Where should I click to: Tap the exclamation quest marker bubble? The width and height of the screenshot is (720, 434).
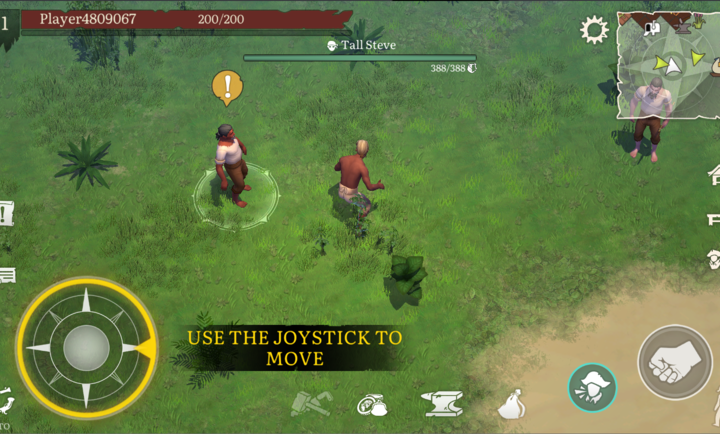pyautogui.click(x=228, y=86)
